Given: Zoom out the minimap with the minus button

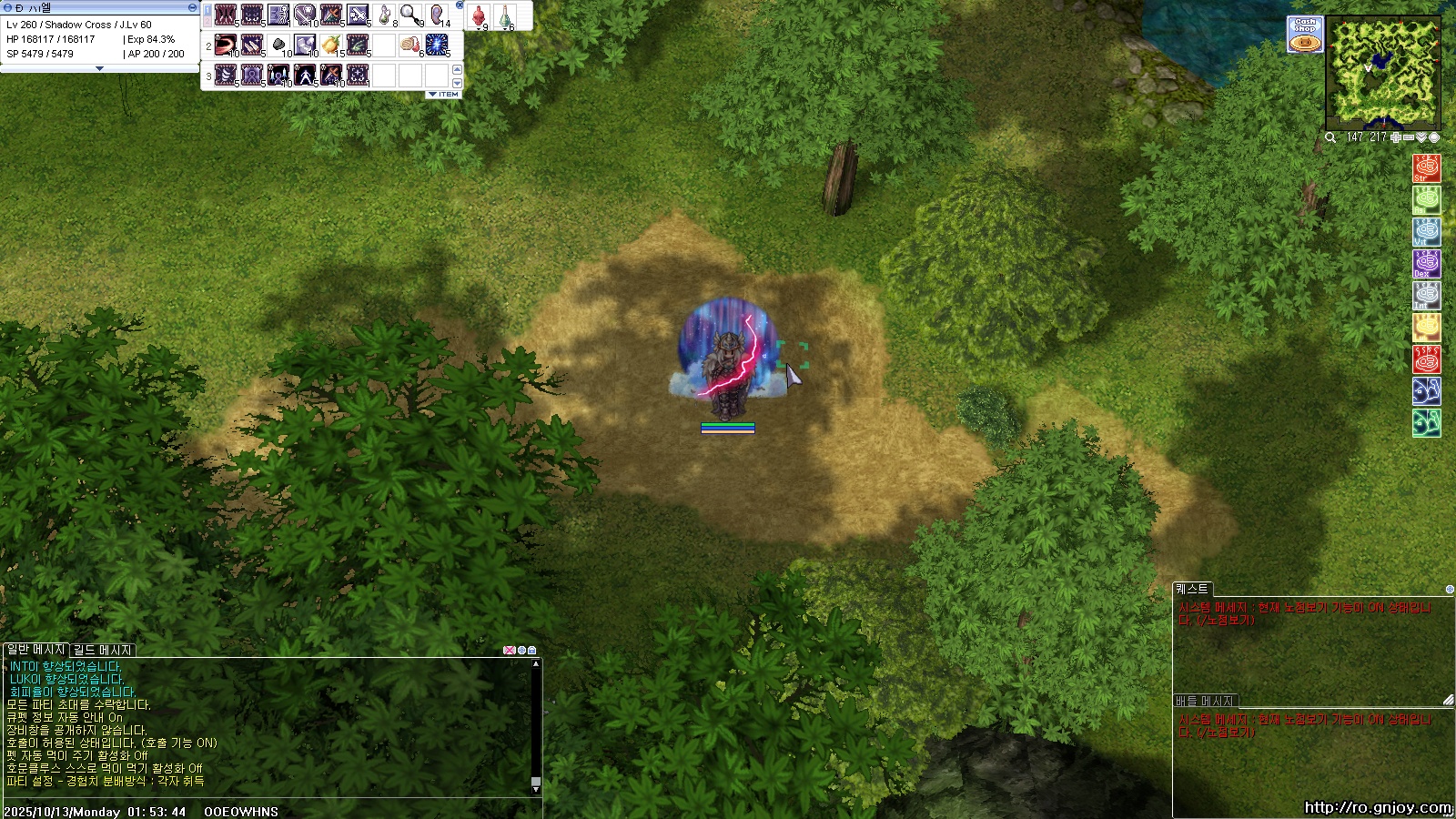Looking at the screenshot, I should point(1409,137).
